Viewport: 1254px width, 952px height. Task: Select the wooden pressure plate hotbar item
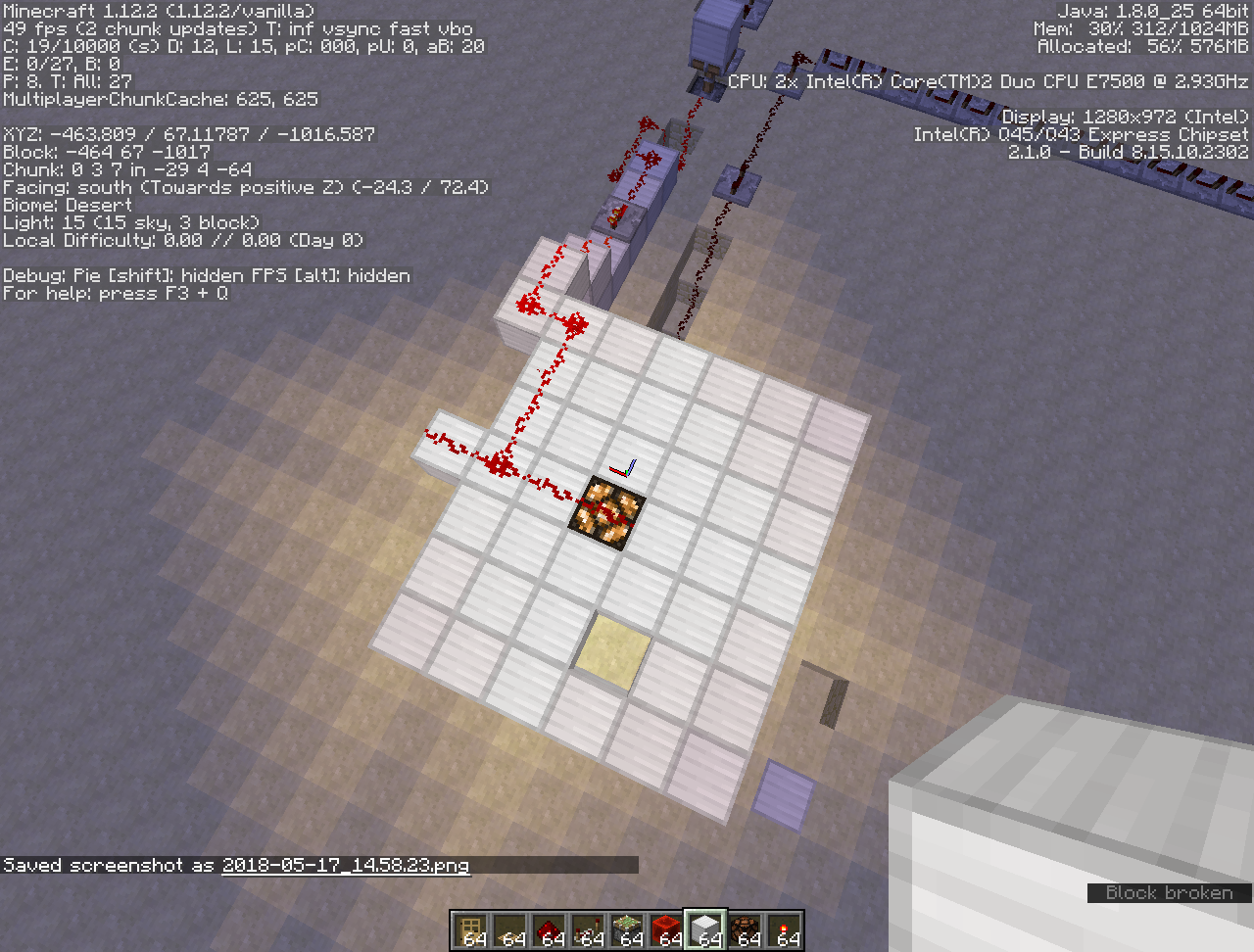click(510, 930)
